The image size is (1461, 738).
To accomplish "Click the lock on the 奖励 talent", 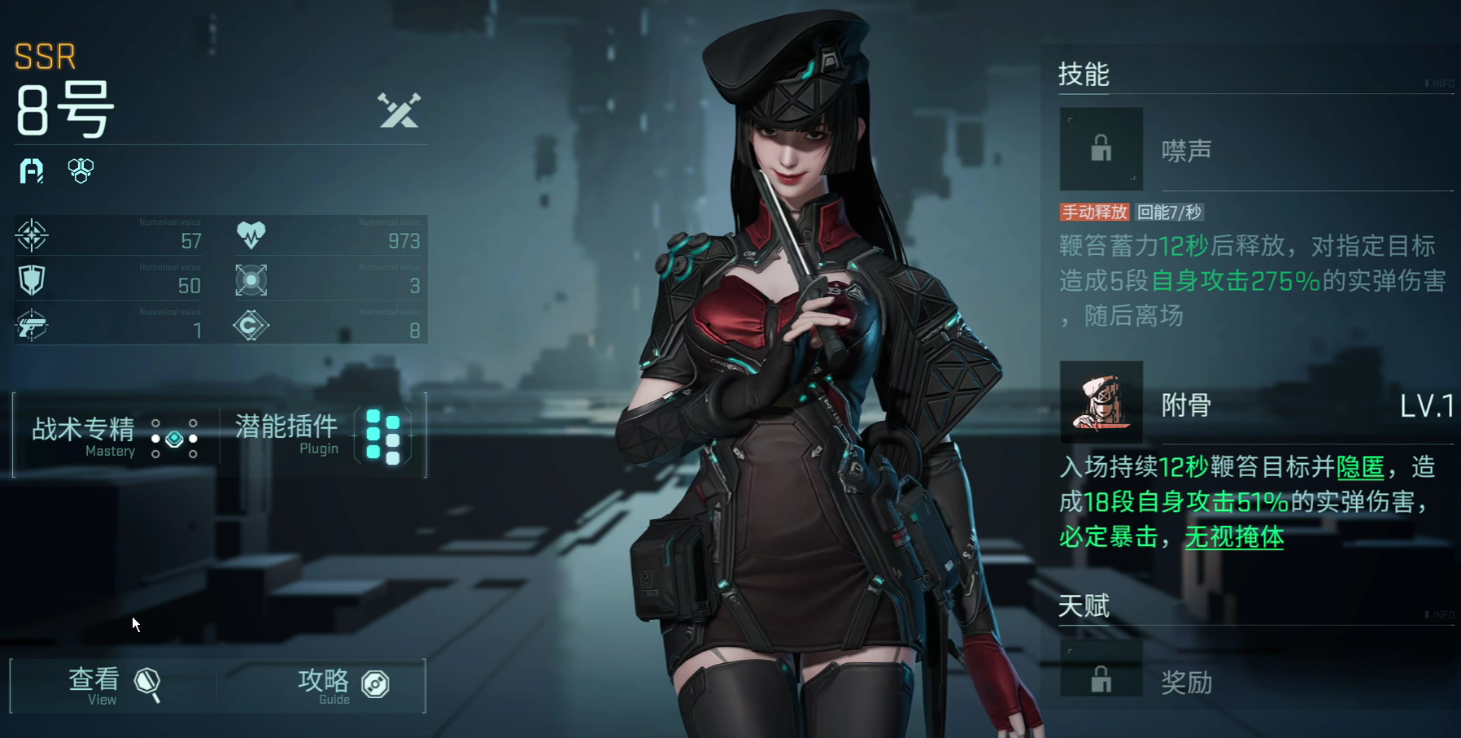I will 1101,678.
